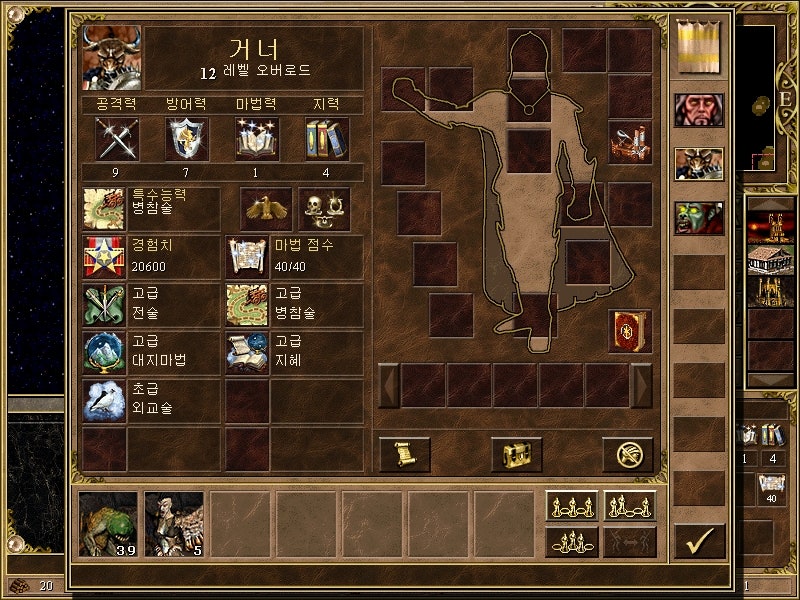Screen dimensions: 800x600
Task: Select the troglodyte stack of 39
Action: point(109,523)
